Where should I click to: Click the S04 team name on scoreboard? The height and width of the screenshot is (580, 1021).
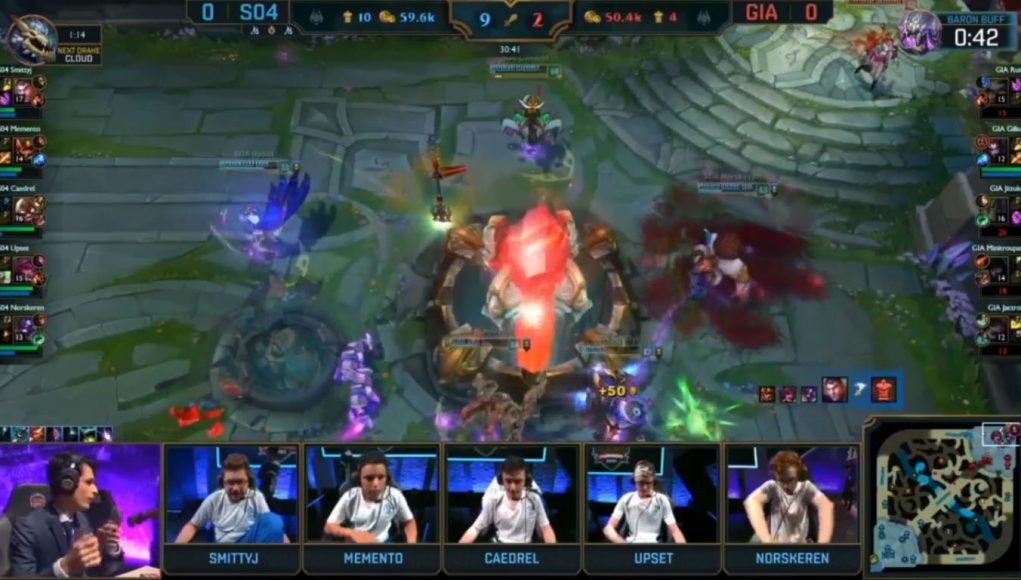[264, 13]
